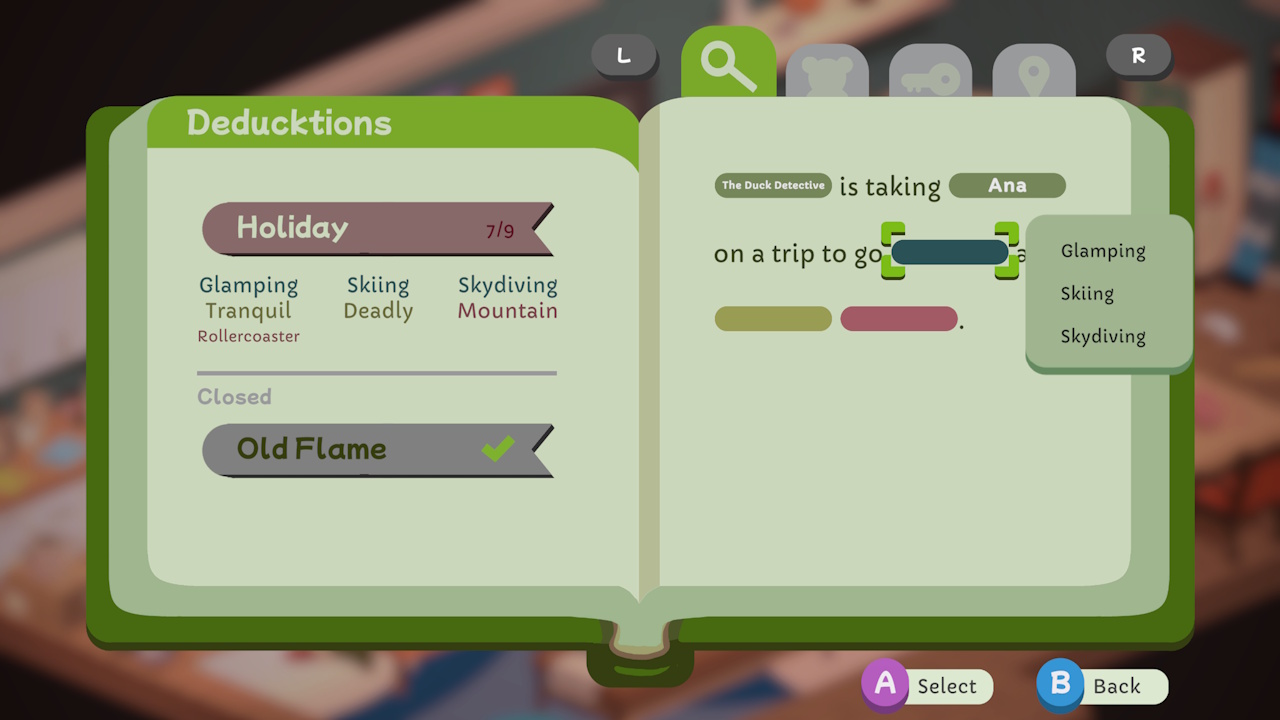Click the purple A button icon
The image size is (1280, 720).
[x=885, y=686]
